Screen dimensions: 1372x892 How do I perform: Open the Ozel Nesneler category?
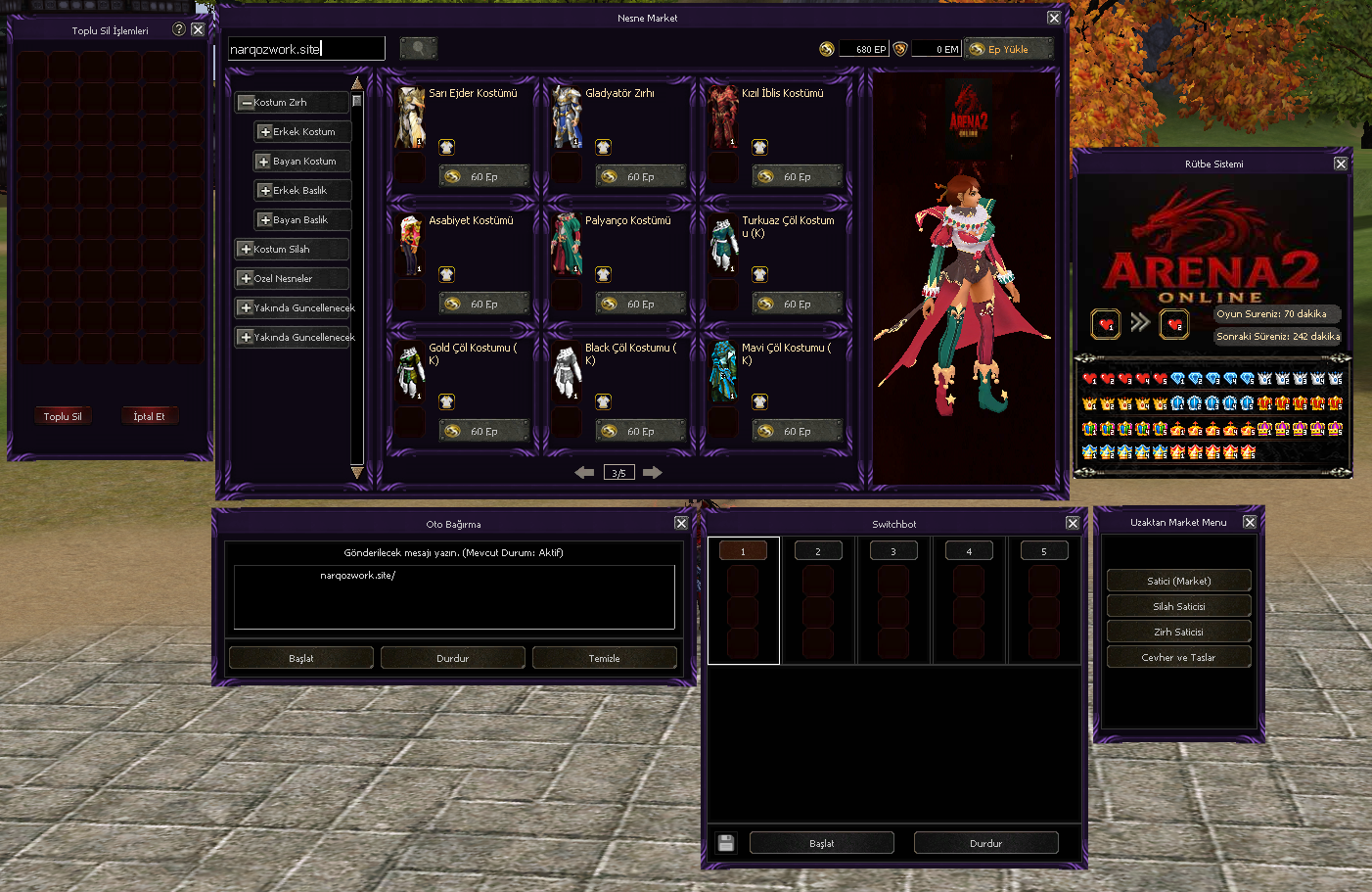coord(246,279)
